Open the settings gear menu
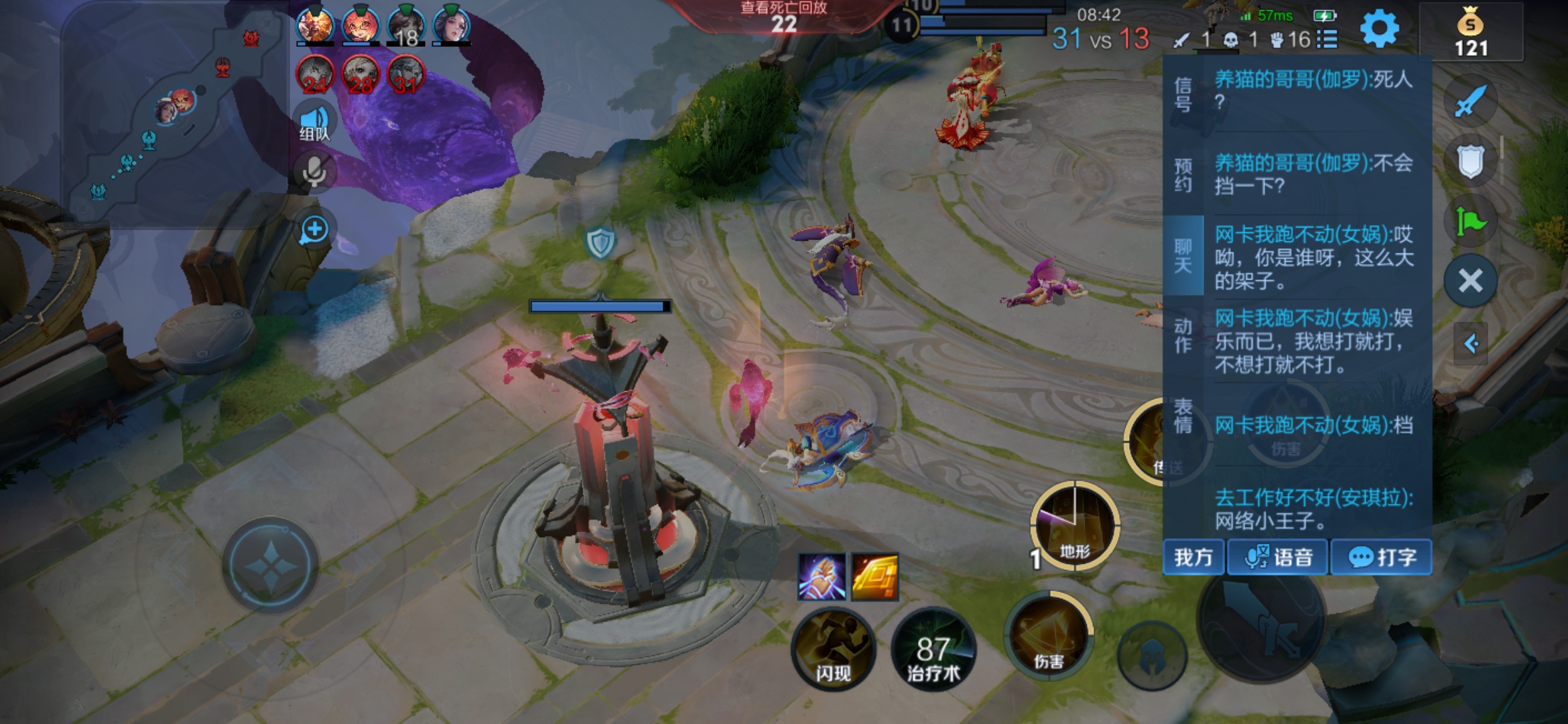The width and height of the screenshot is (1568, 724). [1379, 29]
